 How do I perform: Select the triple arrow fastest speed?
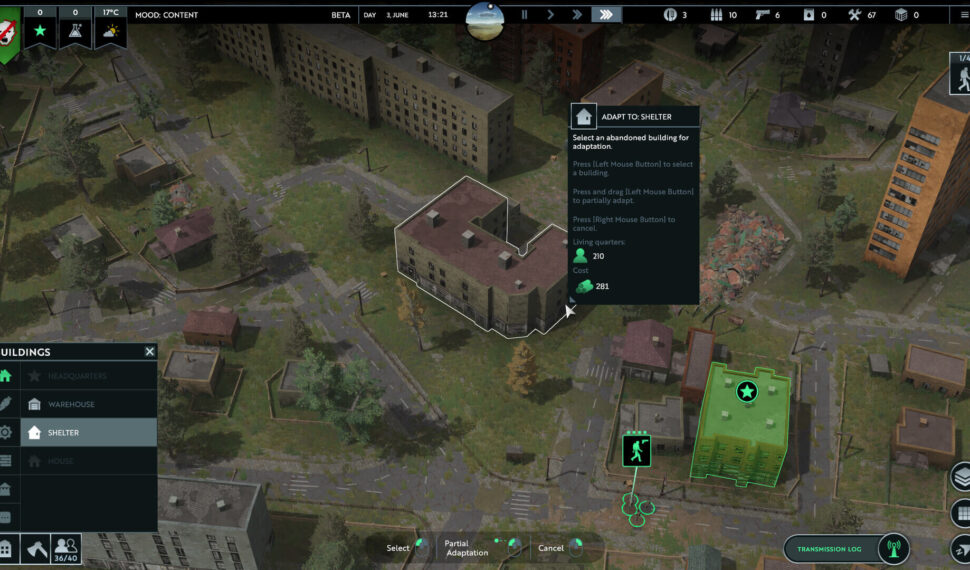pos(606,15)
